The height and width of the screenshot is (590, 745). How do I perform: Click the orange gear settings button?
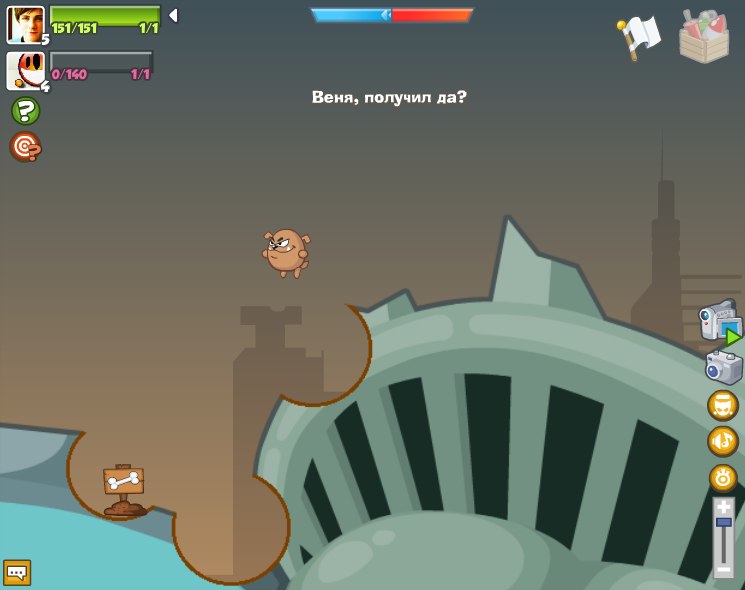(723, 477)
